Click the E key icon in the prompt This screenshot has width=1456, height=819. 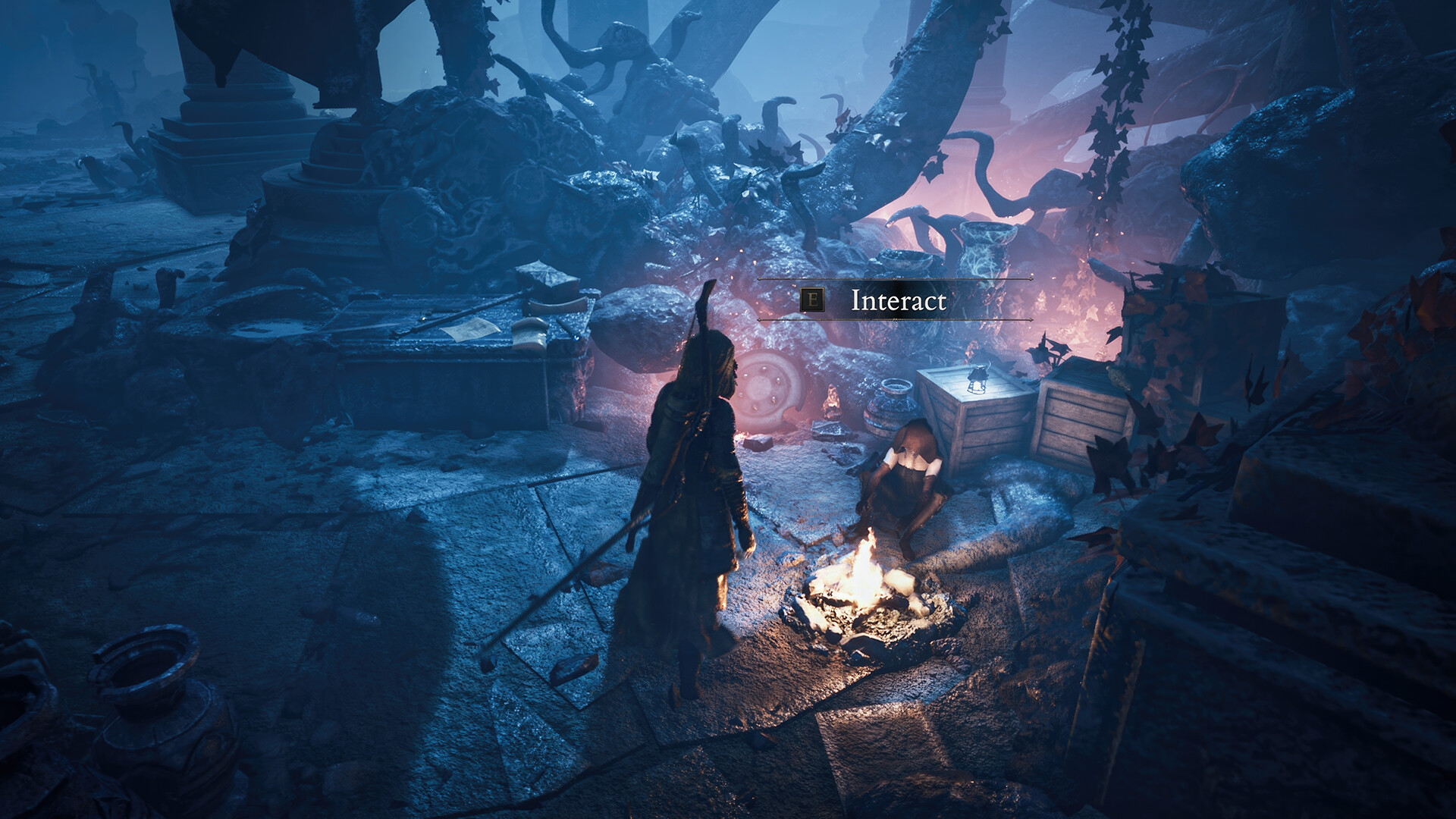813,299
